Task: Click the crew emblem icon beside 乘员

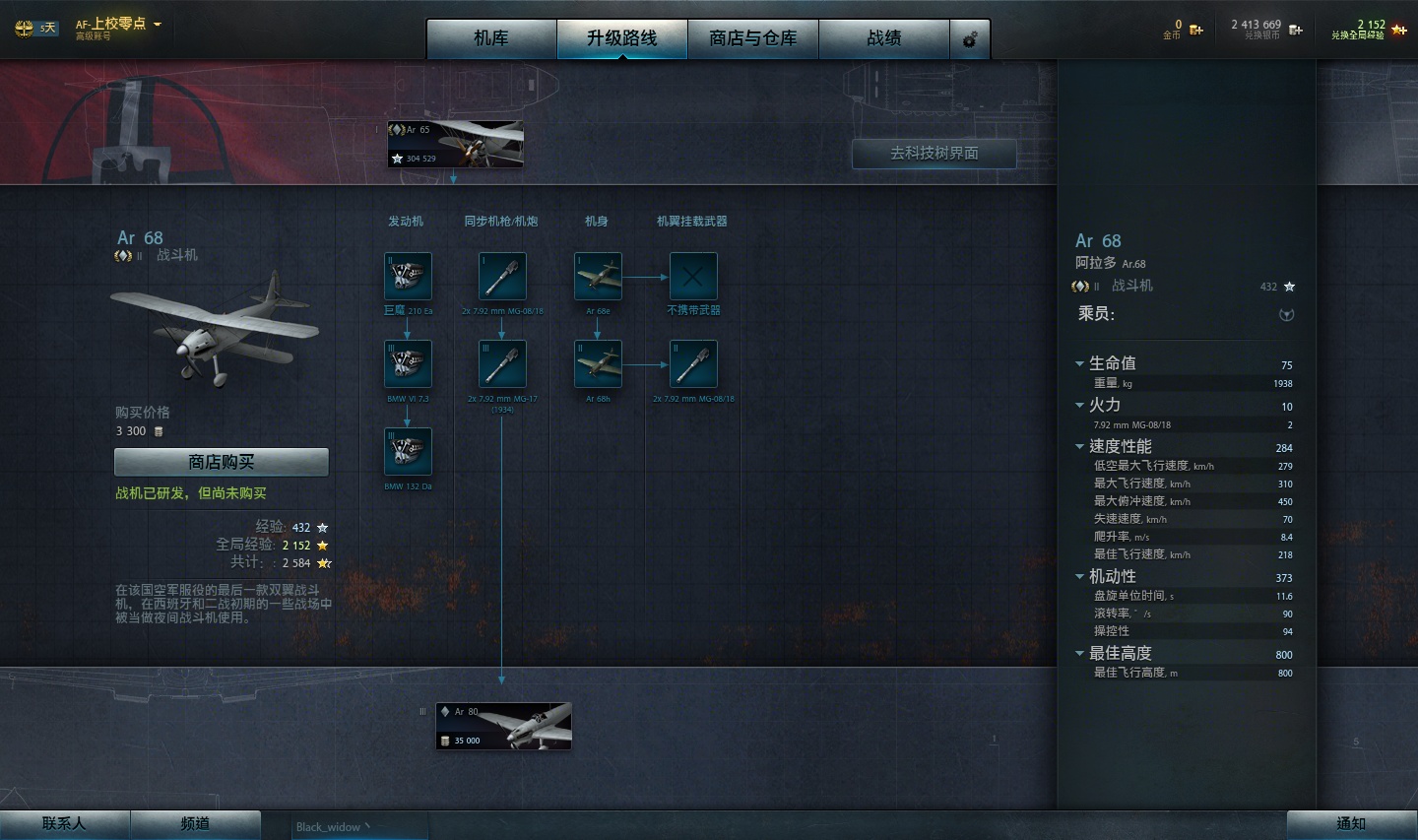Action: pos(1288,315)
